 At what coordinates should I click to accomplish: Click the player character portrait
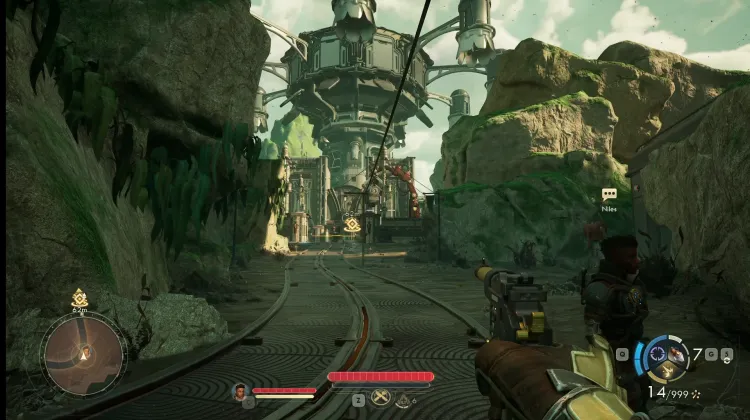[x=240, y=391]
